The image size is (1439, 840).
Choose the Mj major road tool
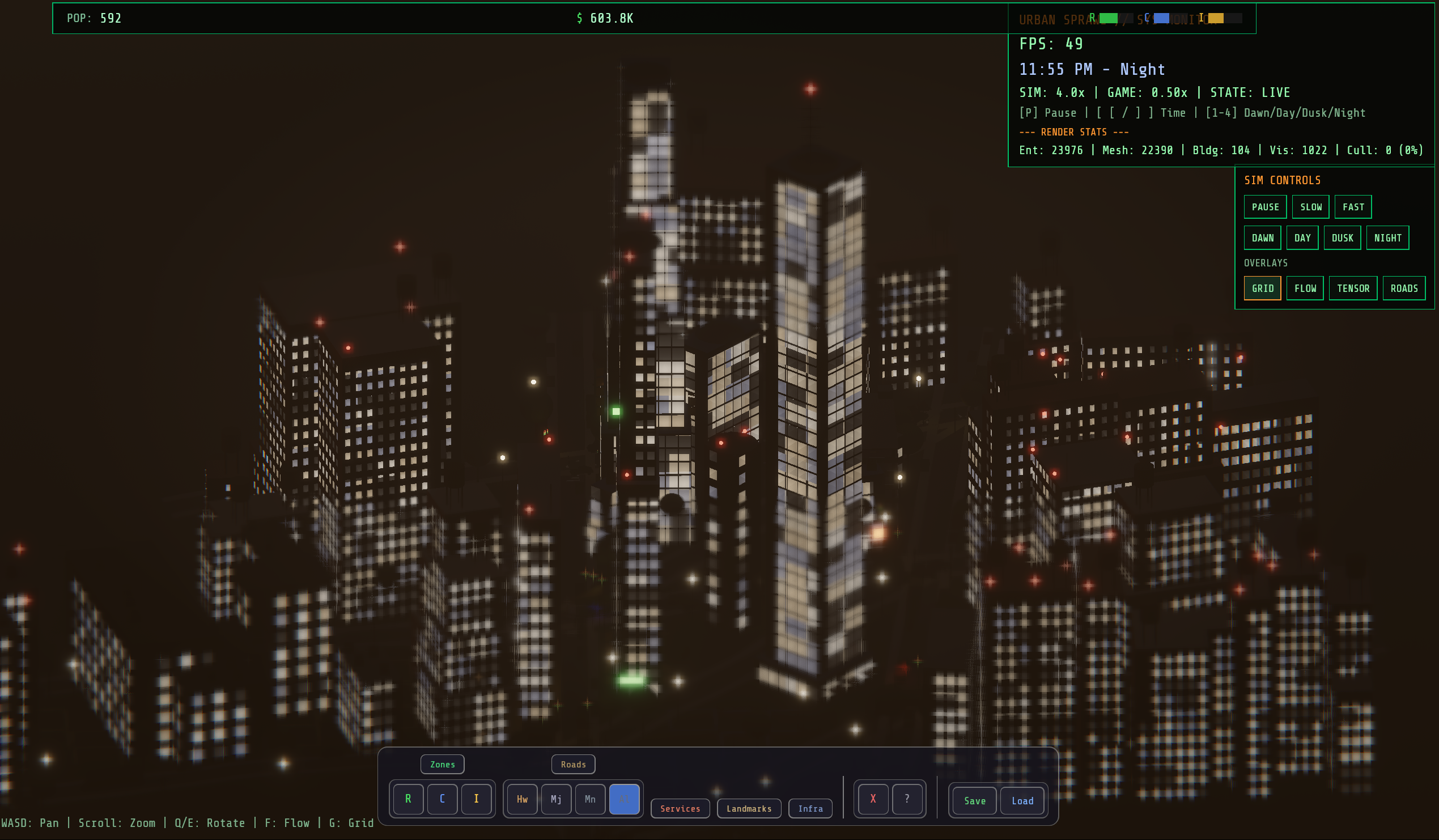[555, 799]
